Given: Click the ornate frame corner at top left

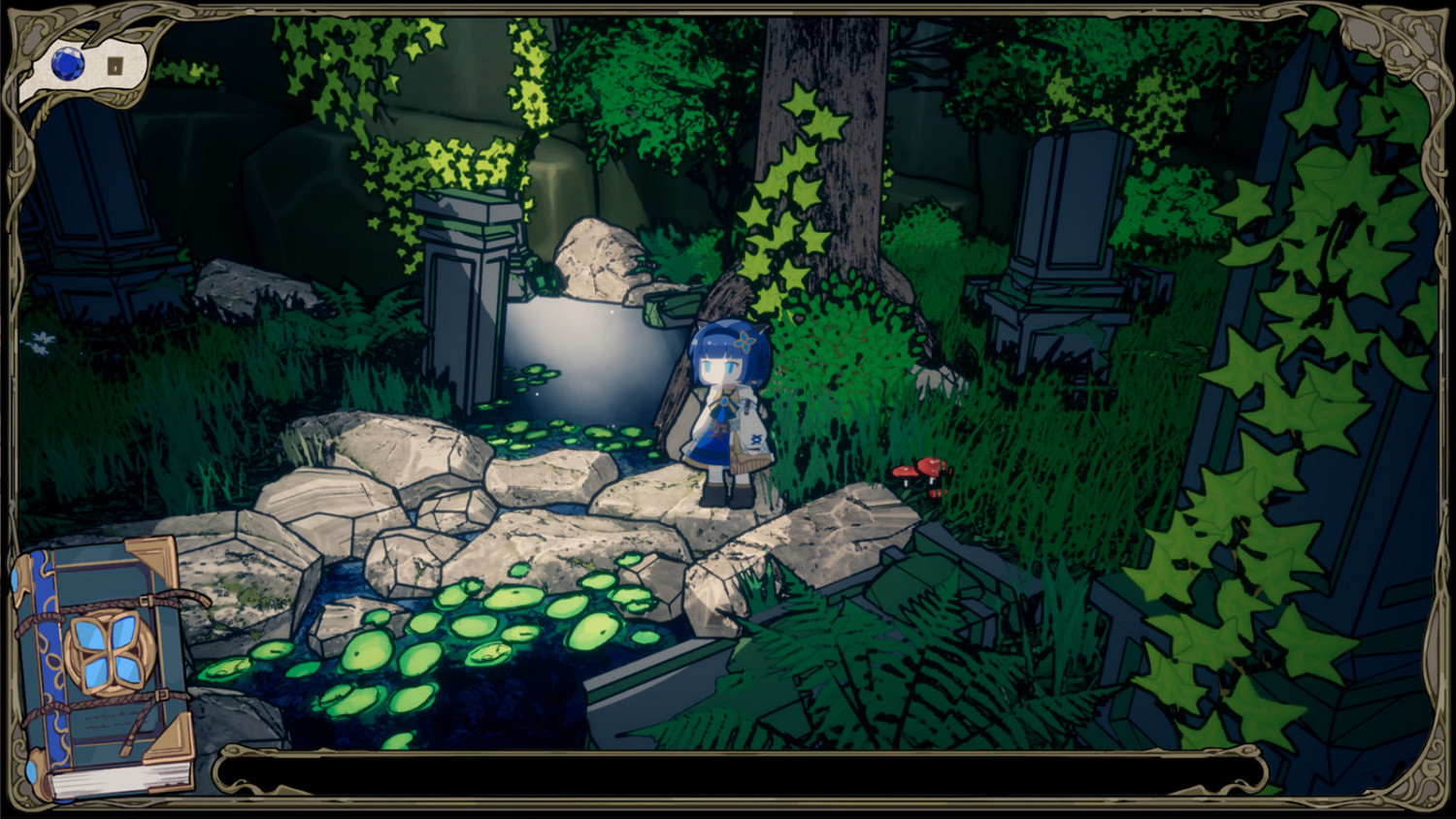Looking at the screenshot, I should 29,29.
